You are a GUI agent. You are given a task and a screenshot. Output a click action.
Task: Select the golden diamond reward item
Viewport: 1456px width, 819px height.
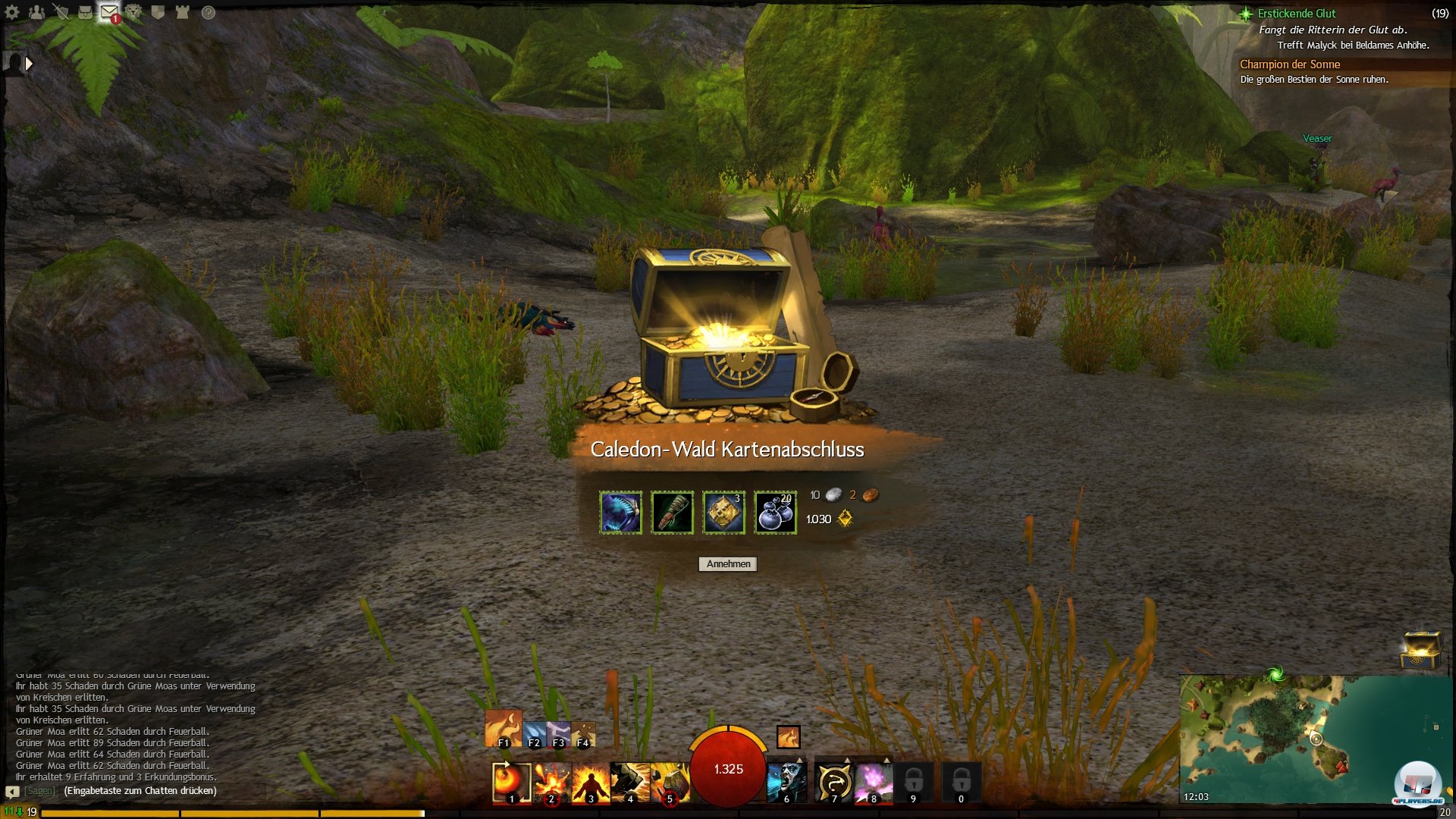[x=723, y=513]
